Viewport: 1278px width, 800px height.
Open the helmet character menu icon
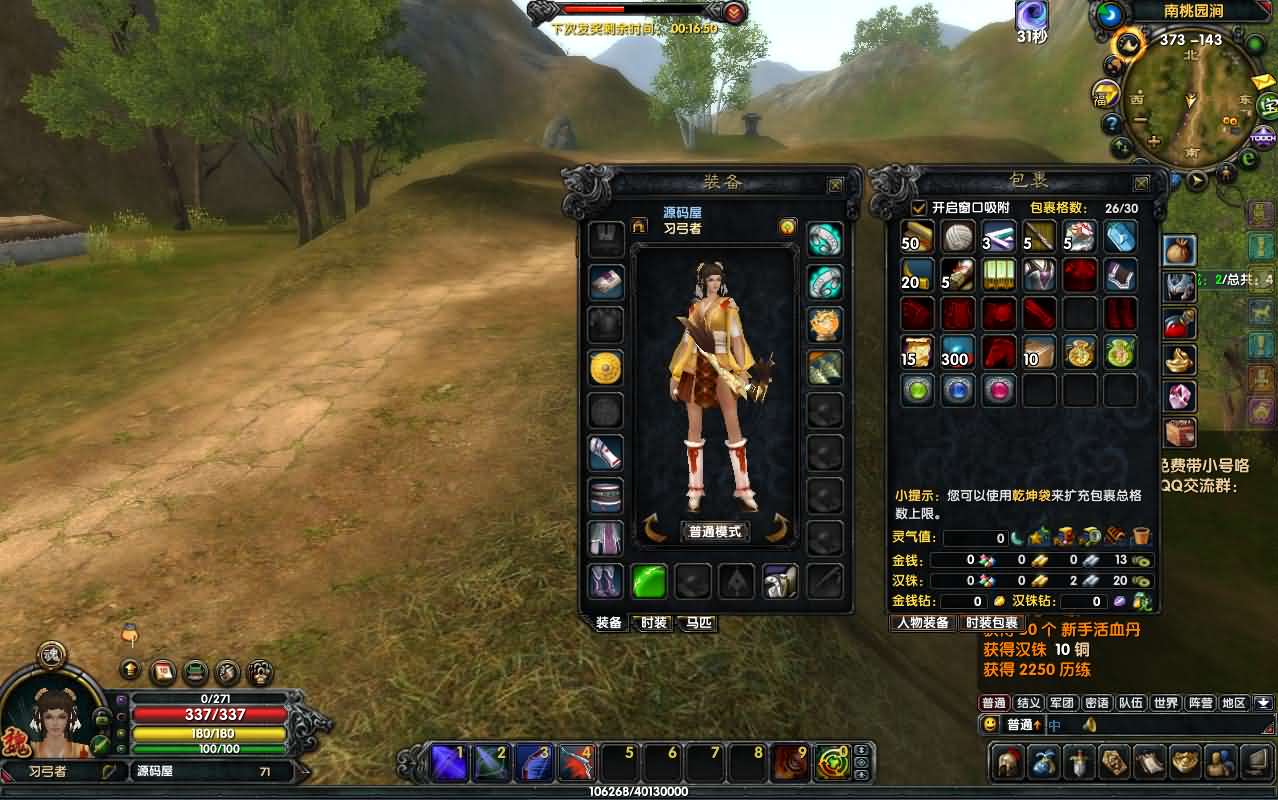point(1006,762)
